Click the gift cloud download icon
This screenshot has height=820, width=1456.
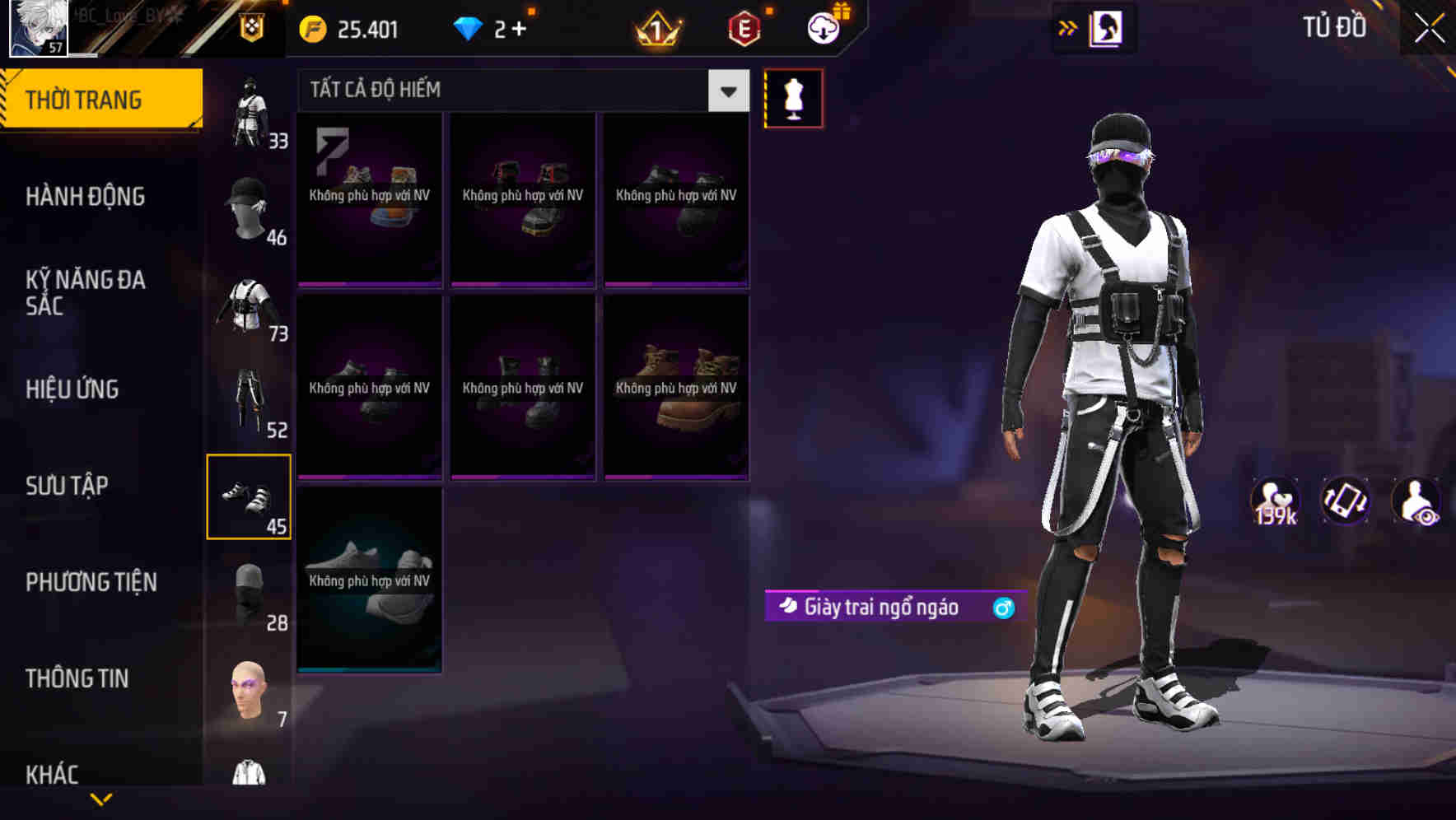tap(823, 28)
